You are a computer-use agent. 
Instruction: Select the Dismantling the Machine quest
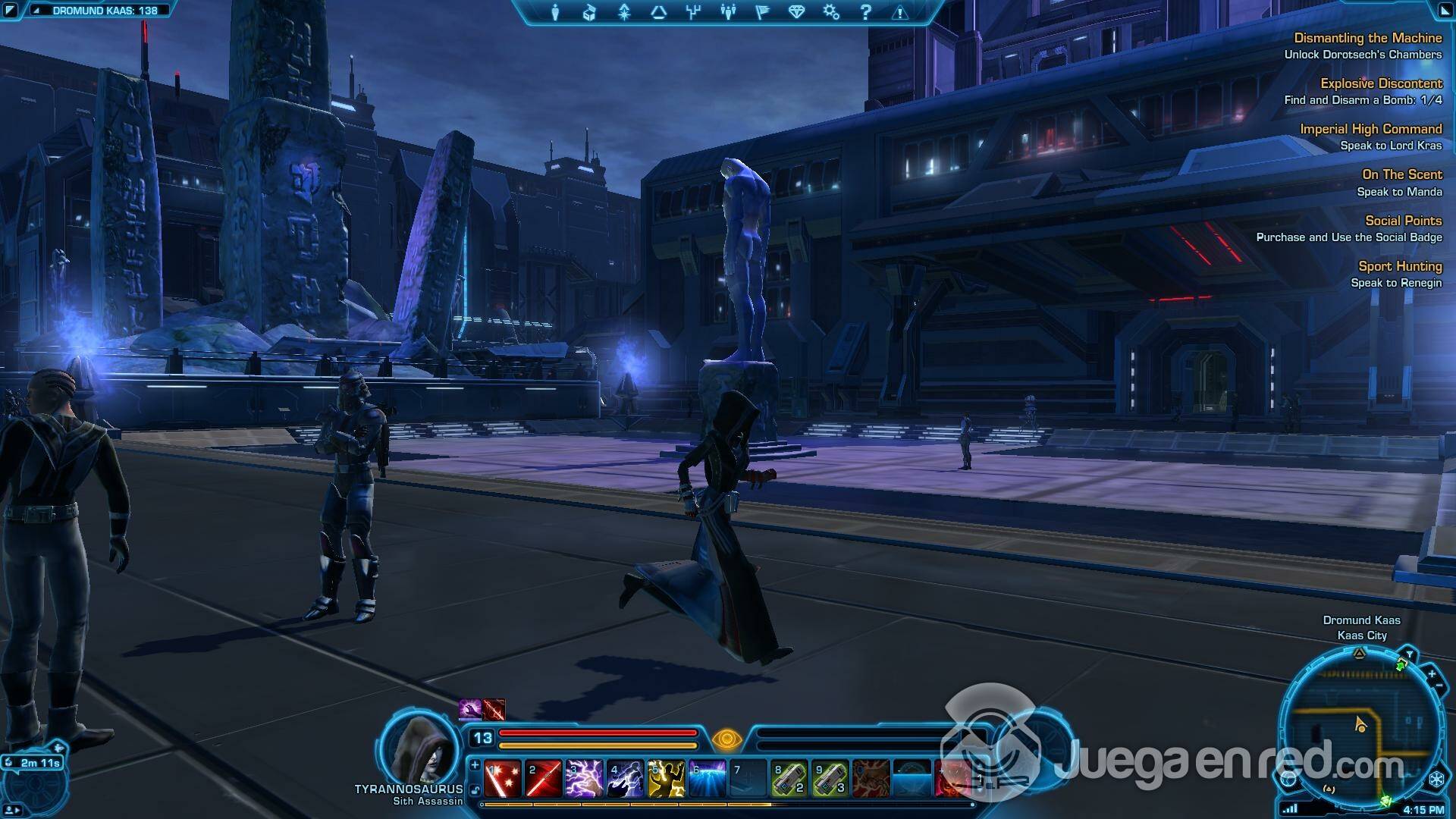coord(1367,38)
